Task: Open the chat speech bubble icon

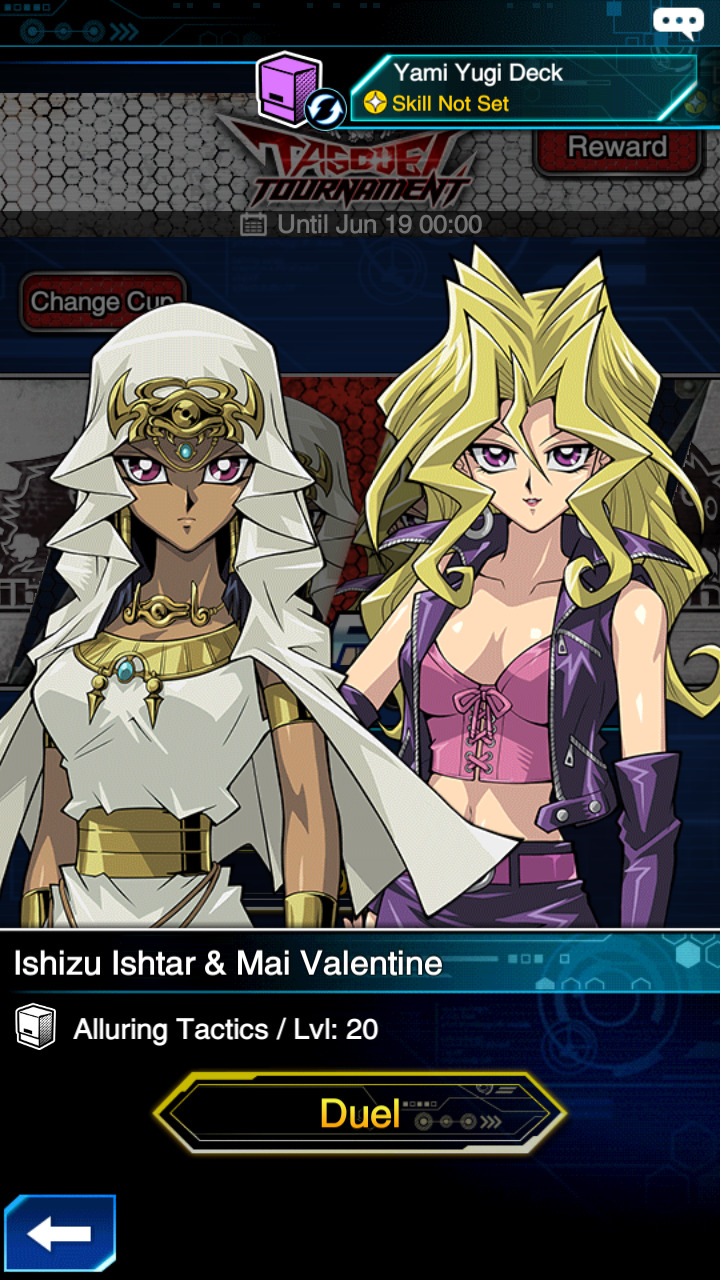Action: (x=678, y=22)
